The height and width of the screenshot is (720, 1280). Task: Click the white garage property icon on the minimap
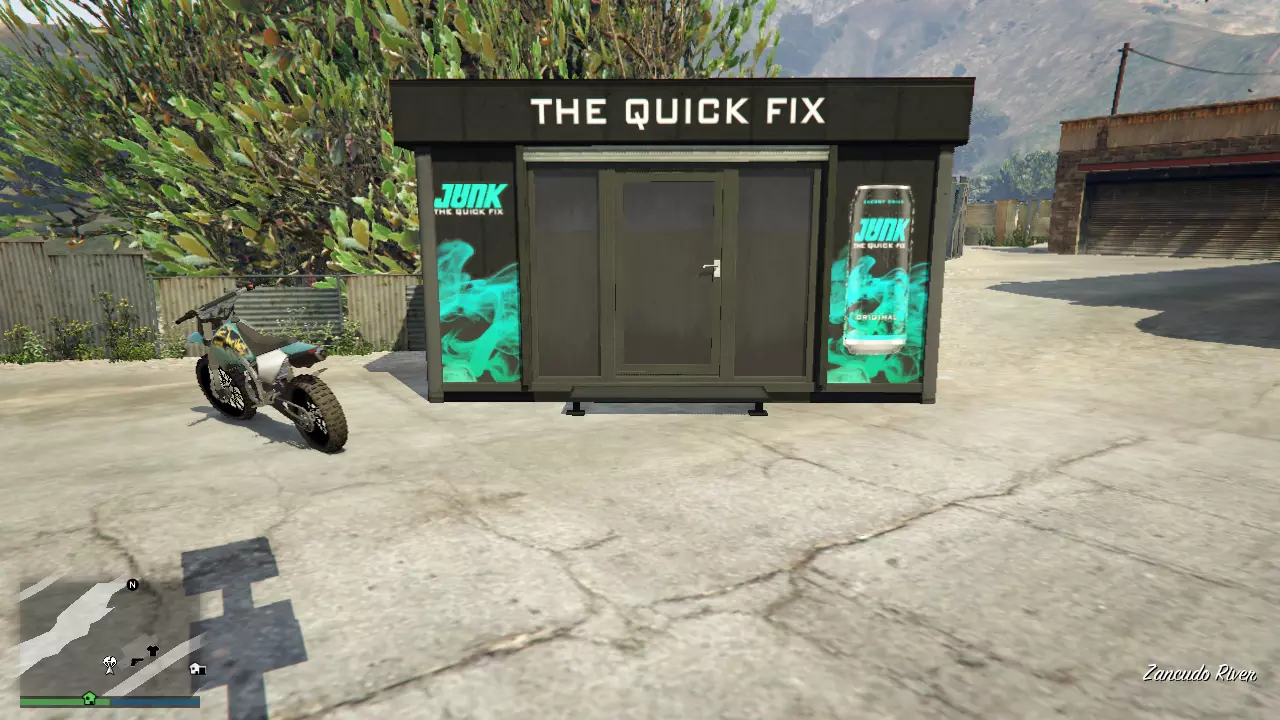[197, 668]
